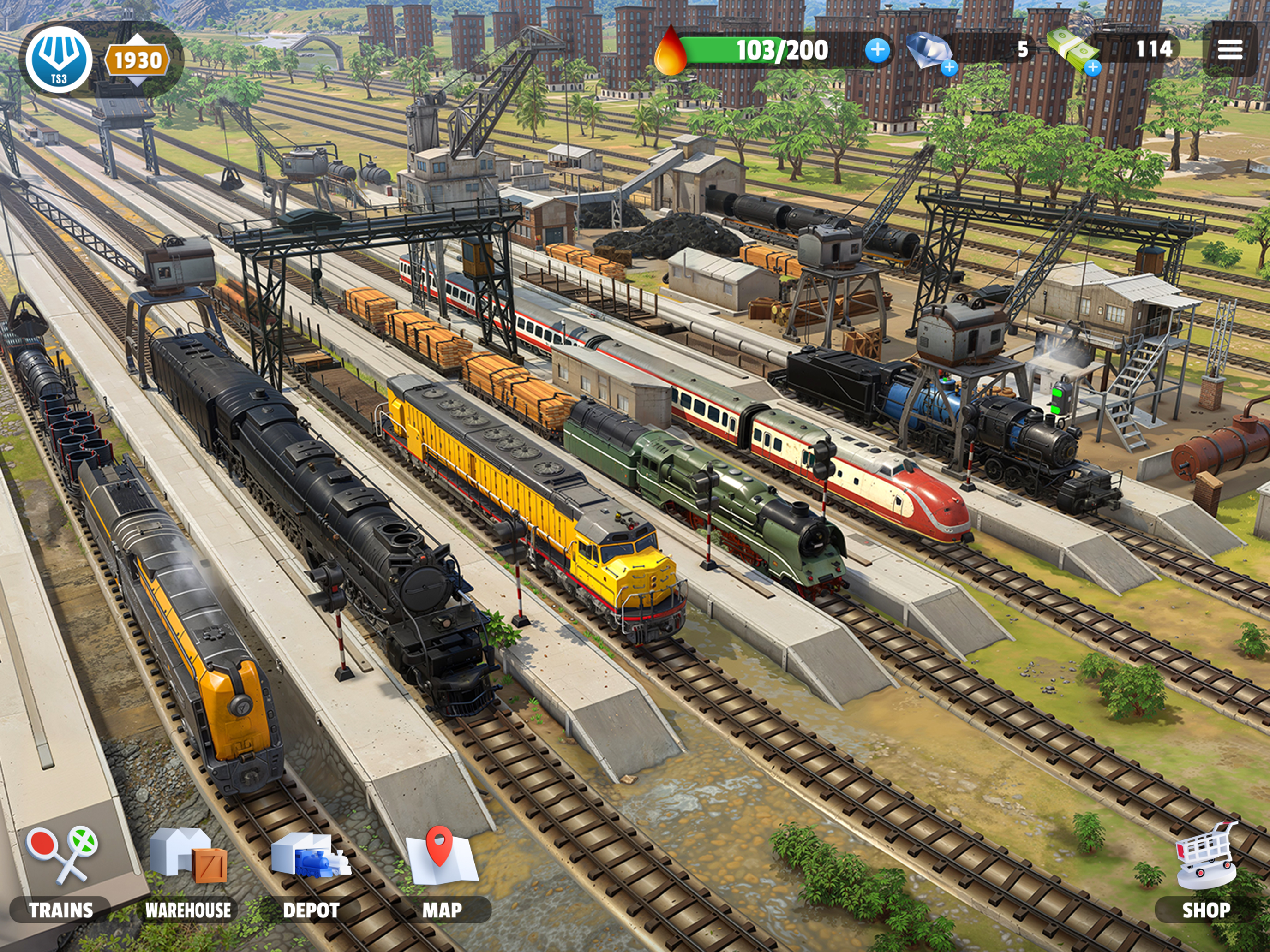Select the 1930 era badge
This screenshot has width=1270, height=952.
[x=137, y=60]
